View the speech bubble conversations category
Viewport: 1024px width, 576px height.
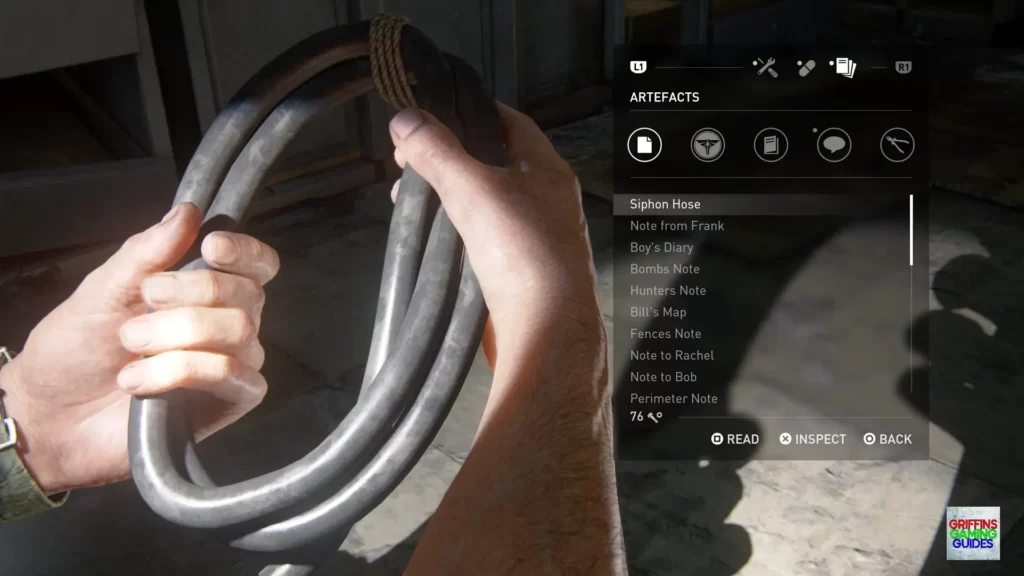coord(834,145)
